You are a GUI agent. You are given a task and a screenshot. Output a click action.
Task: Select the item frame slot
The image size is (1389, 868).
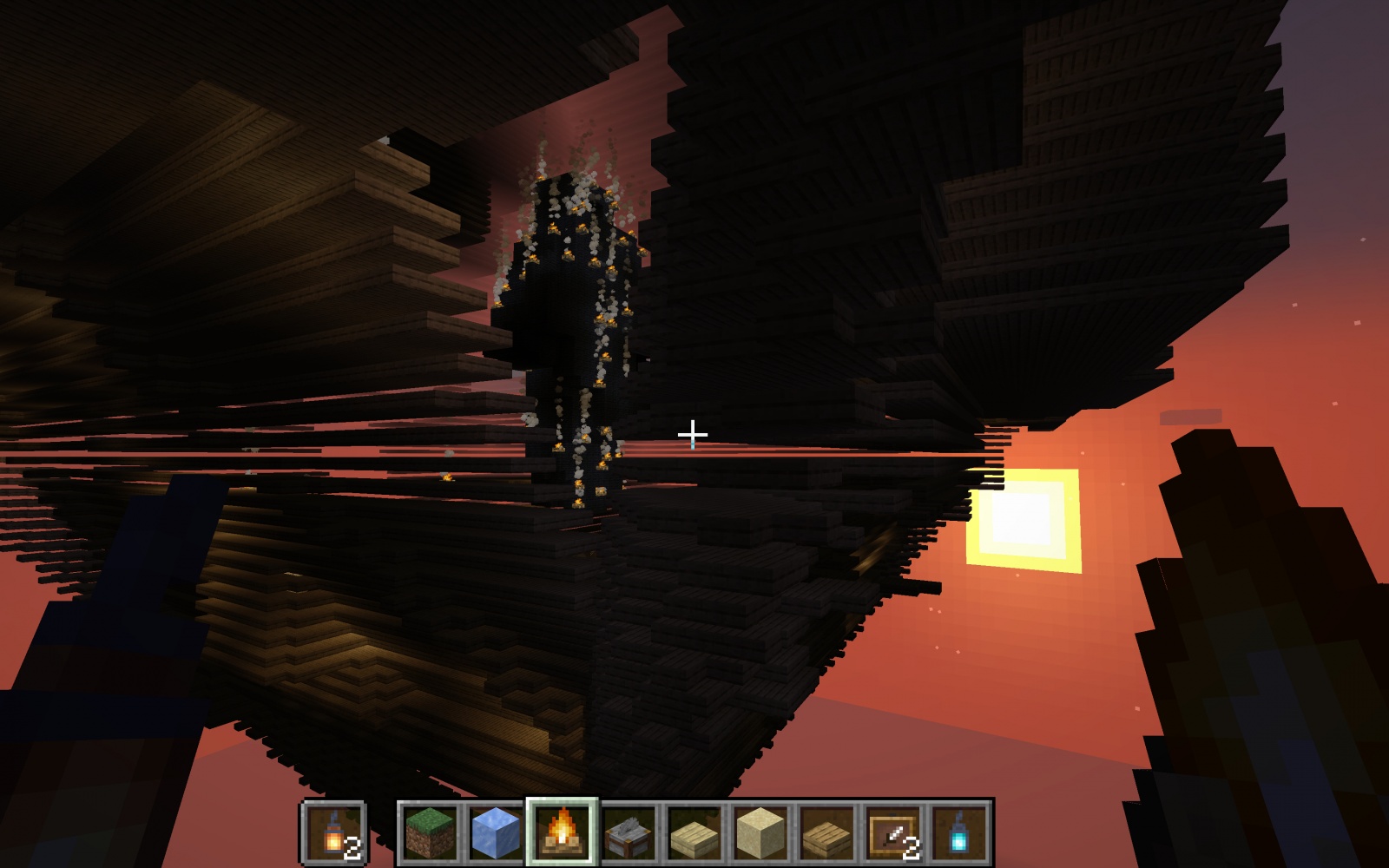tap(893, 832)
